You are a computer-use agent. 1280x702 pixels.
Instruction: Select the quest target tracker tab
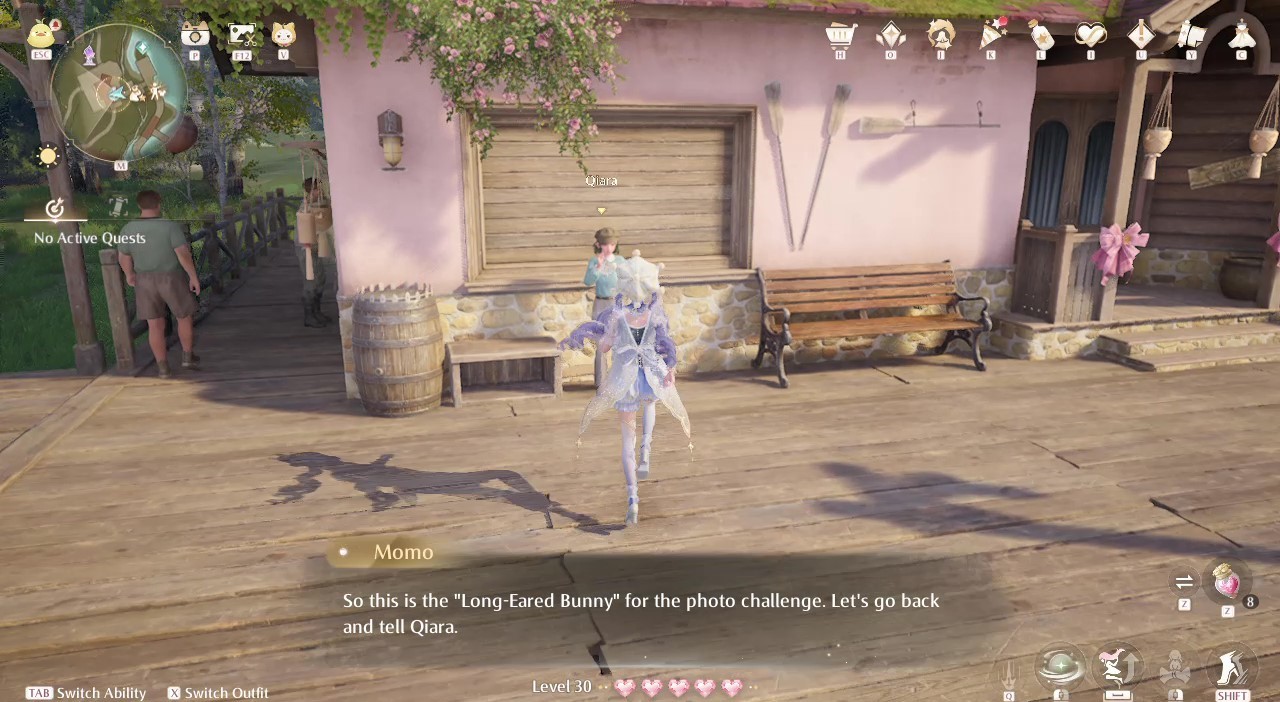coord(55,208)
